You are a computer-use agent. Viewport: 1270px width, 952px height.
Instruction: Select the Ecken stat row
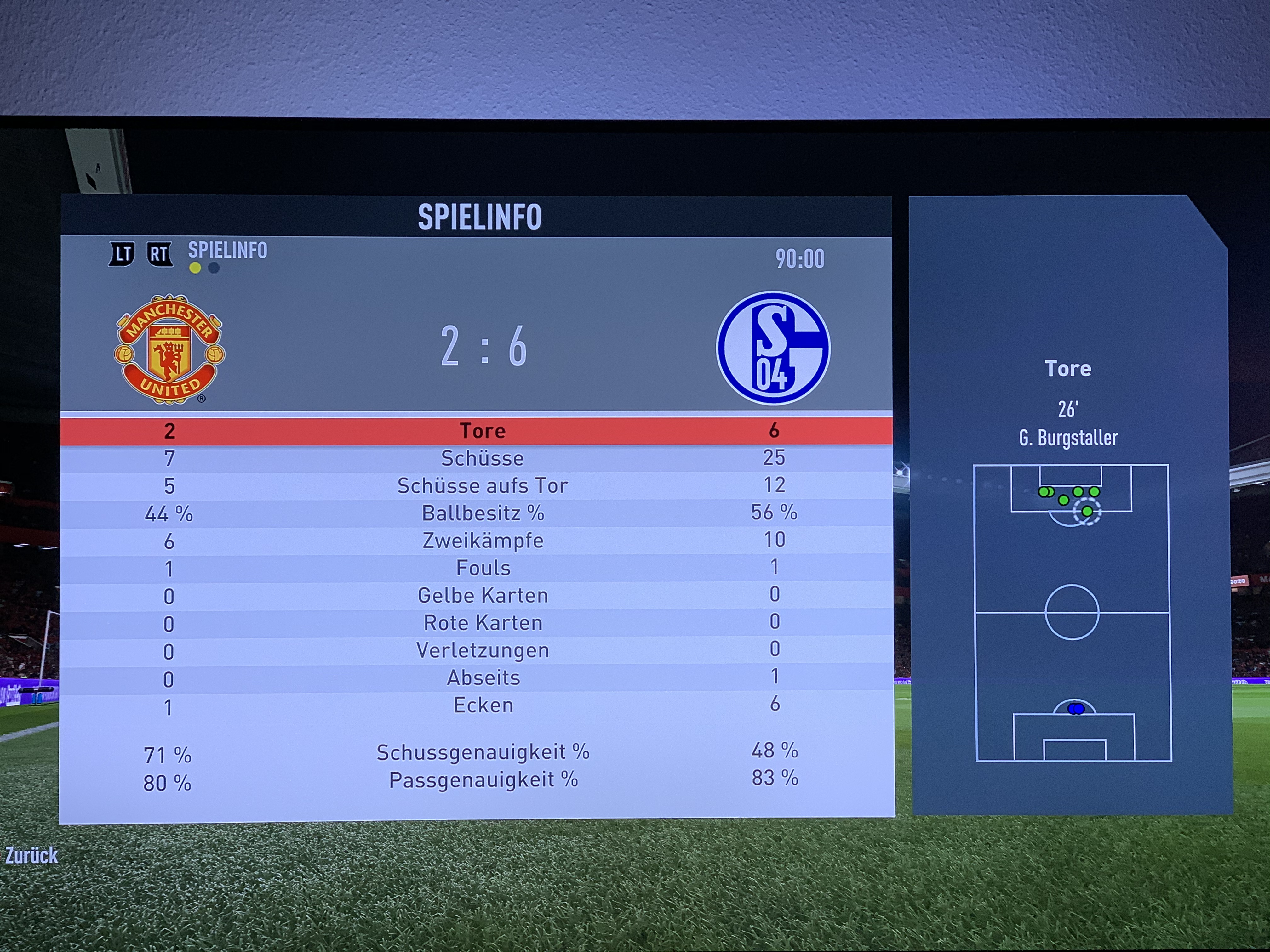click(482, 705)
